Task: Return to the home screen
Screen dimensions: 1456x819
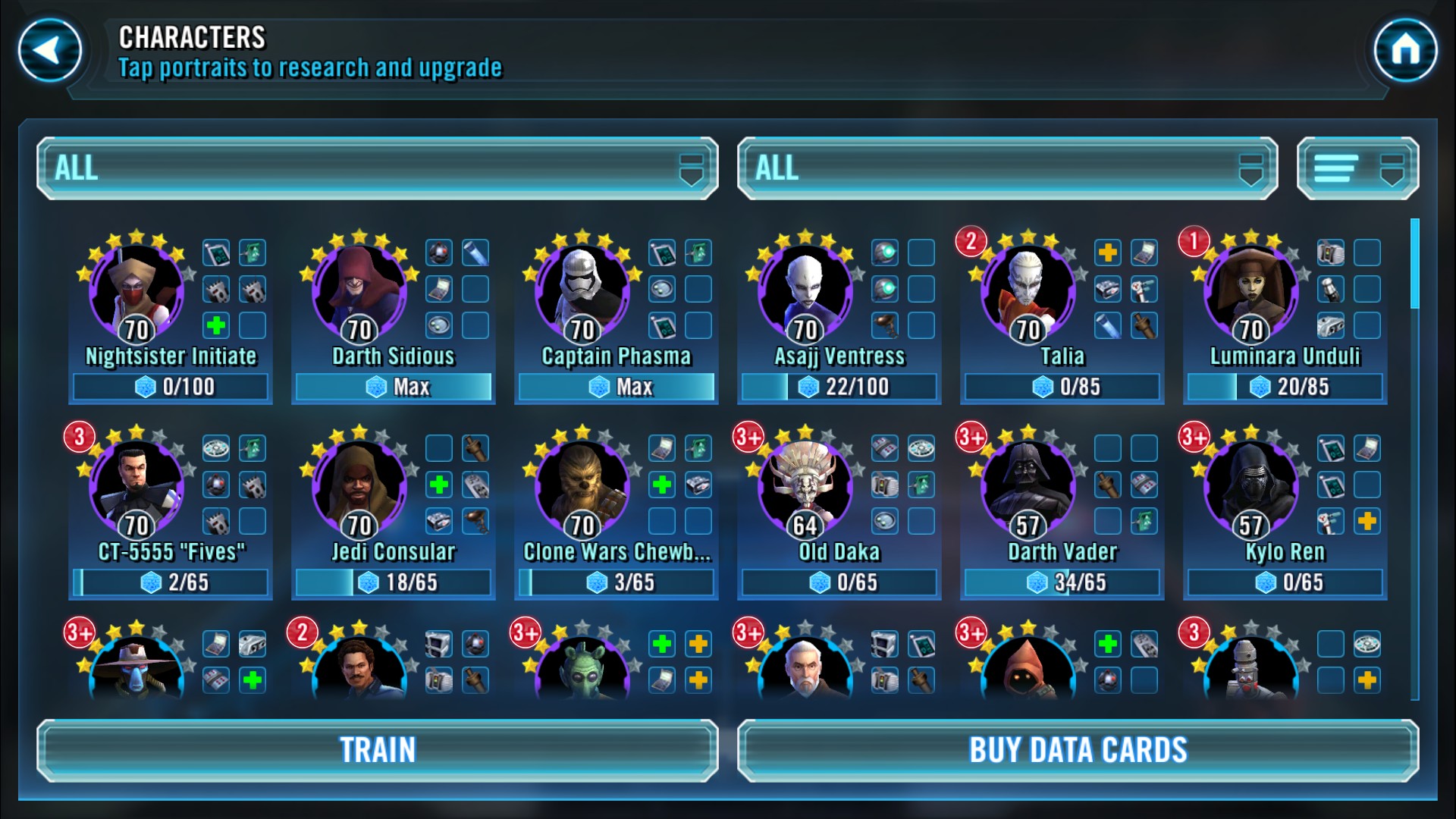Action: click(x=1405, y=51)
